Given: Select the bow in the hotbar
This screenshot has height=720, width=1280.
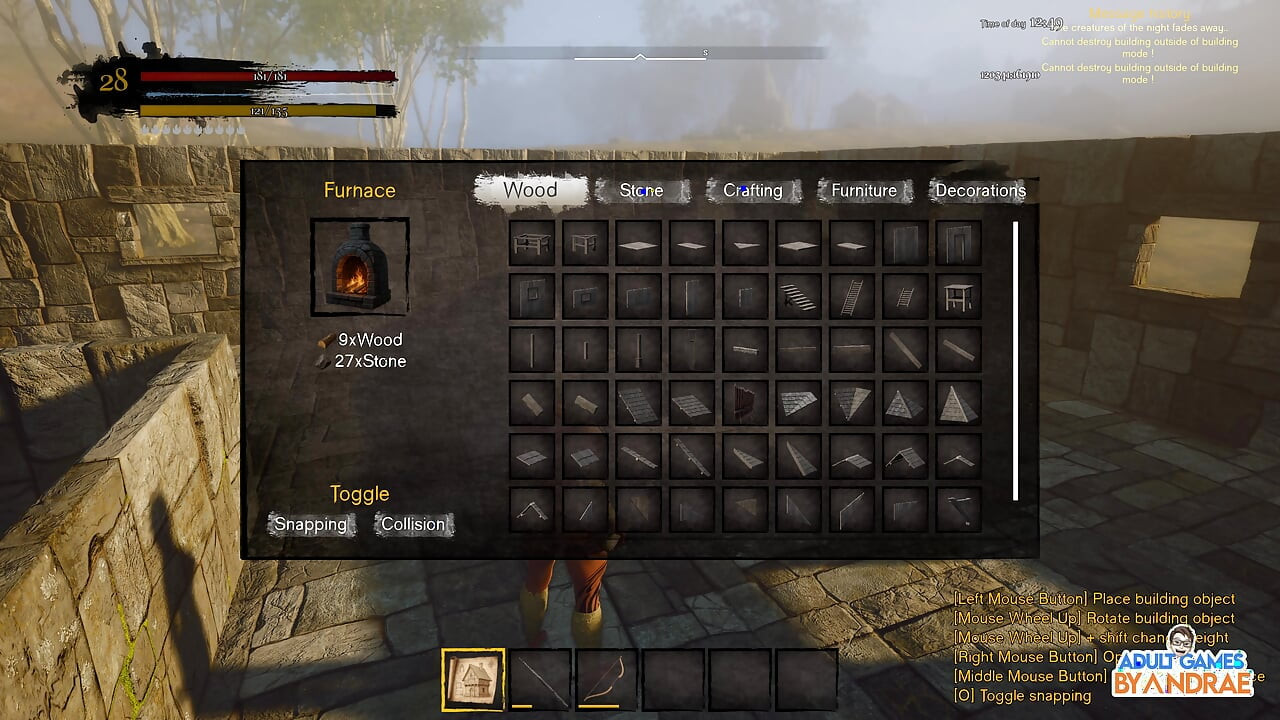Looking at the screenshot, I should (x=607, y=680).
